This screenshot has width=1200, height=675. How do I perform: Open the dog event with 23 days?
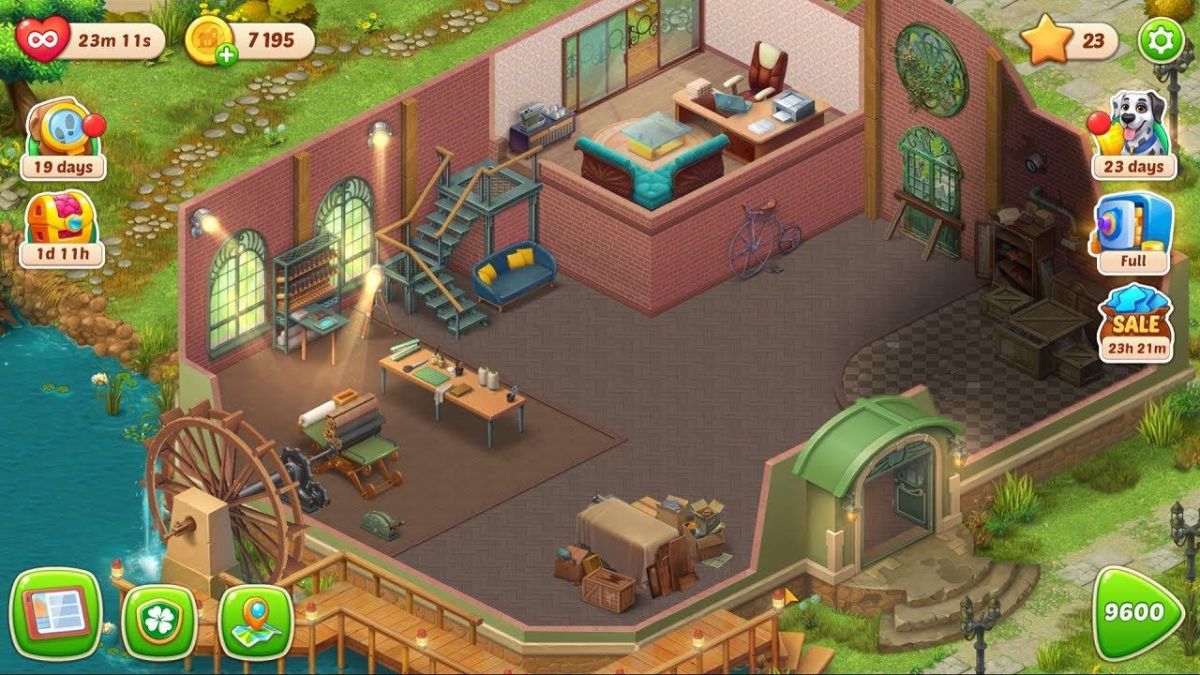(1133, 135)
